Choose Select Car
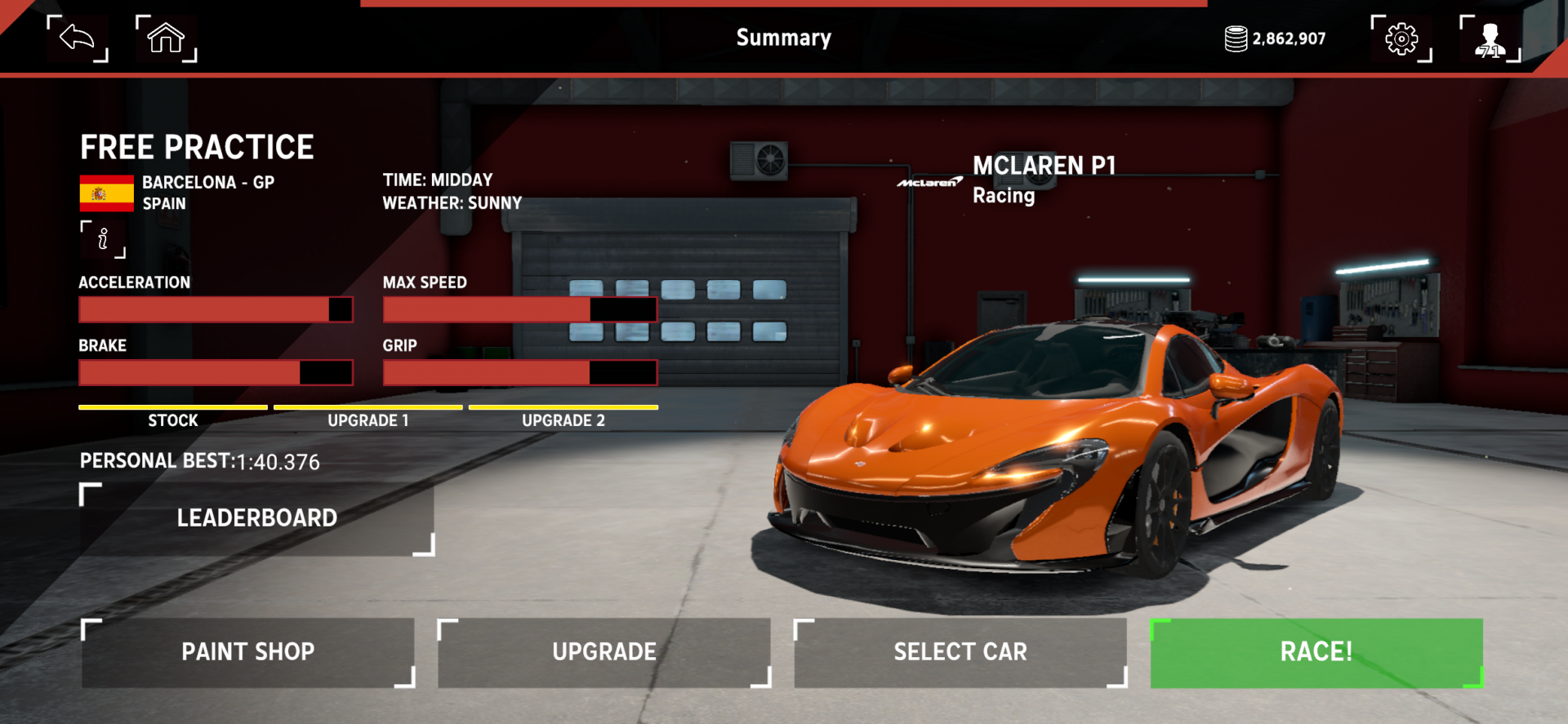The width and height of the screenshot is (1568, 724). click(x=960, y=652)
